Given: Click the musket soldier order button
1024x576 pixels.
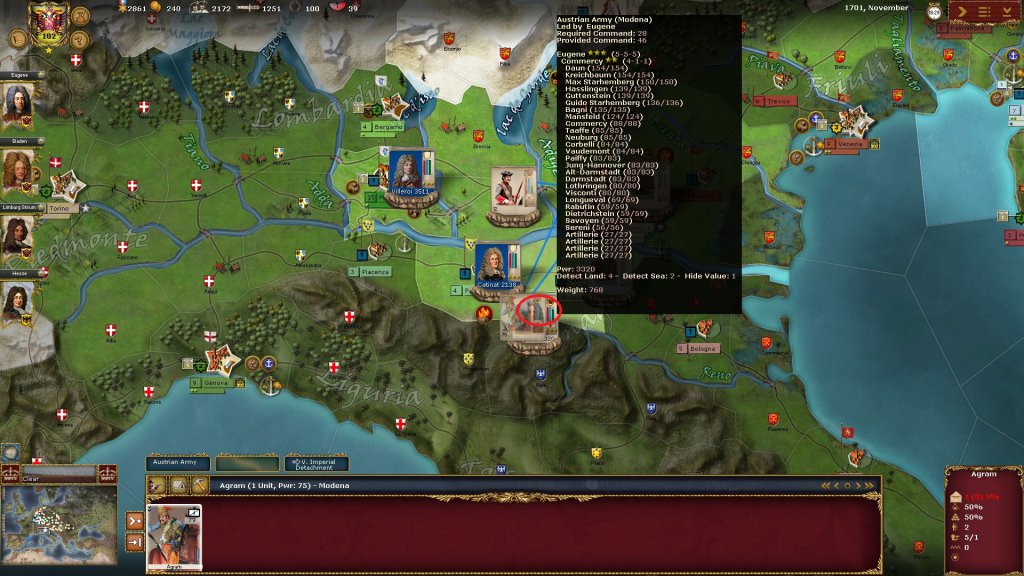Looking at the screenshot, I should click(157, 485).
